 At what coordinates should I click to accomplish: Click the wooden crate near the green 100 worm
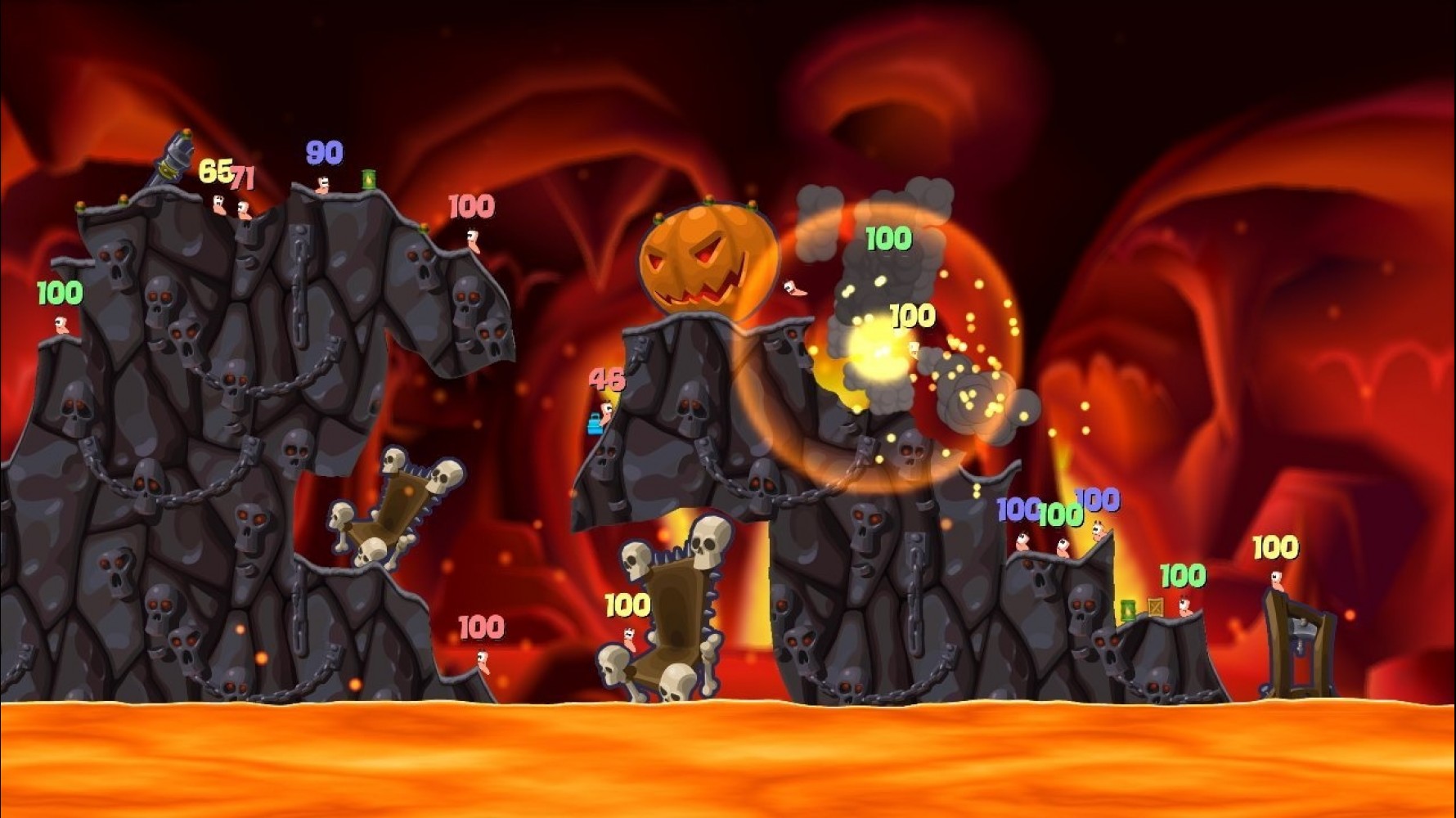pyautogui.click(x=1155, y=608)
